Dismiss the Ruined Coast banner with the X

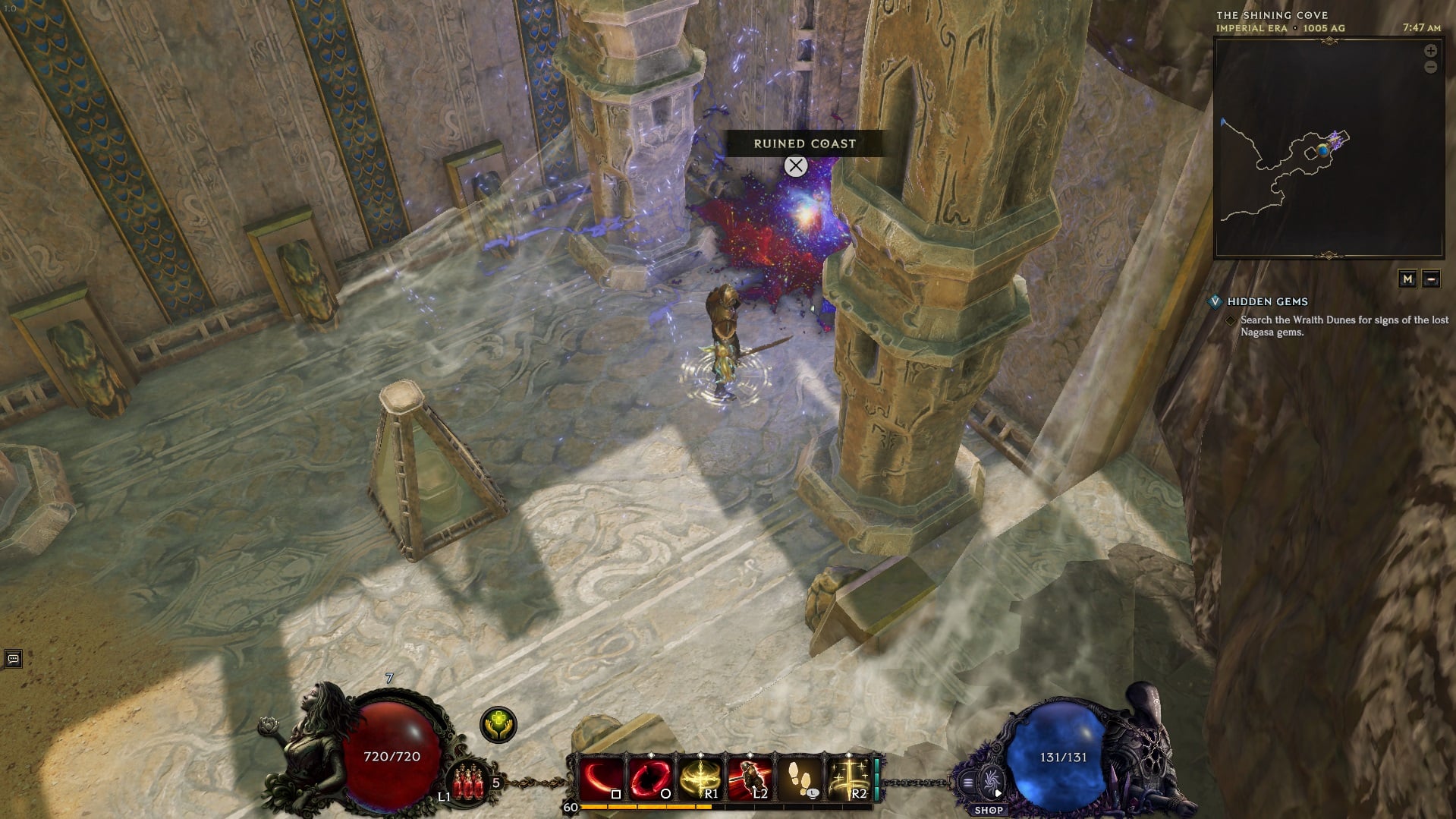coord(795,166)
